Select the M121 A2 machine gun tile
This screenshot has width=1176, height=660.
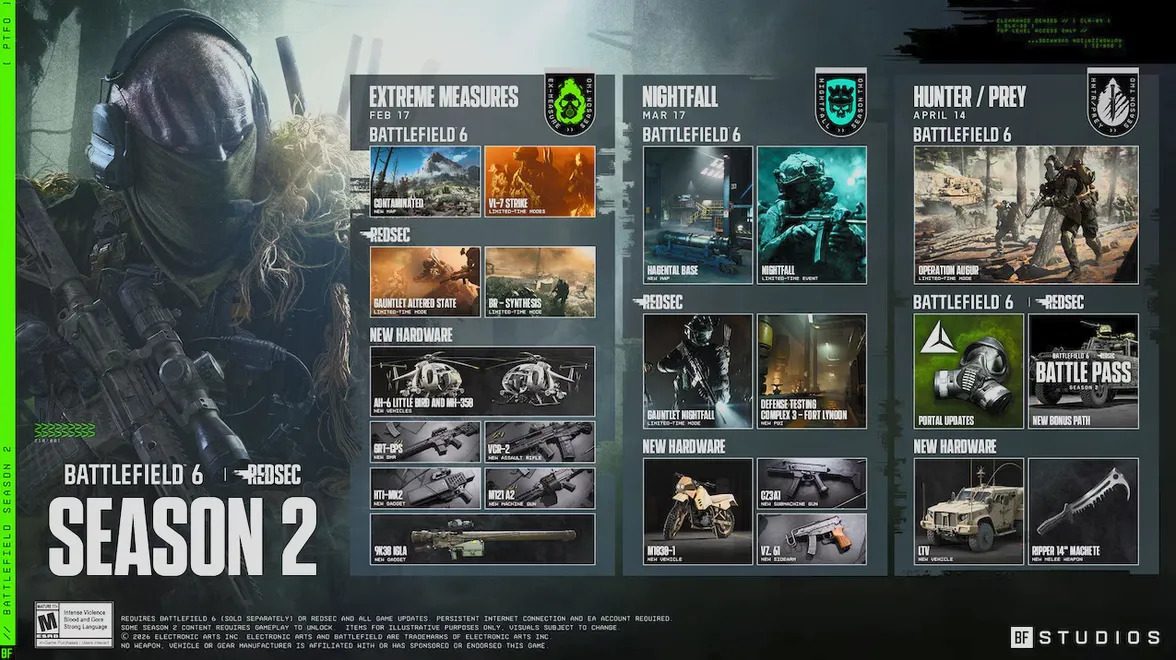click(x=540, y=488)
